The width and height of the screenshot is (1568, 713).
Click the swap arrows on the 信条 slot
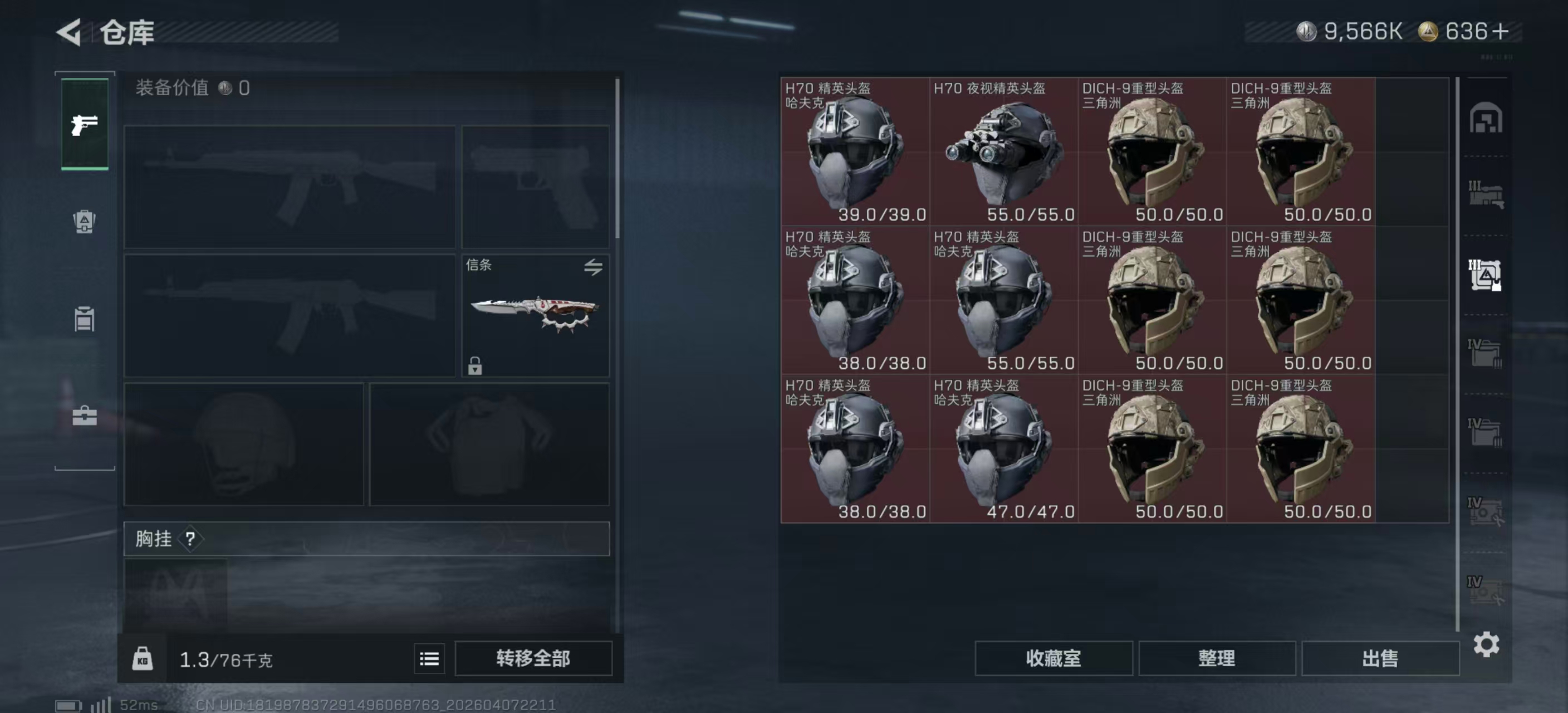coord(595,268)
